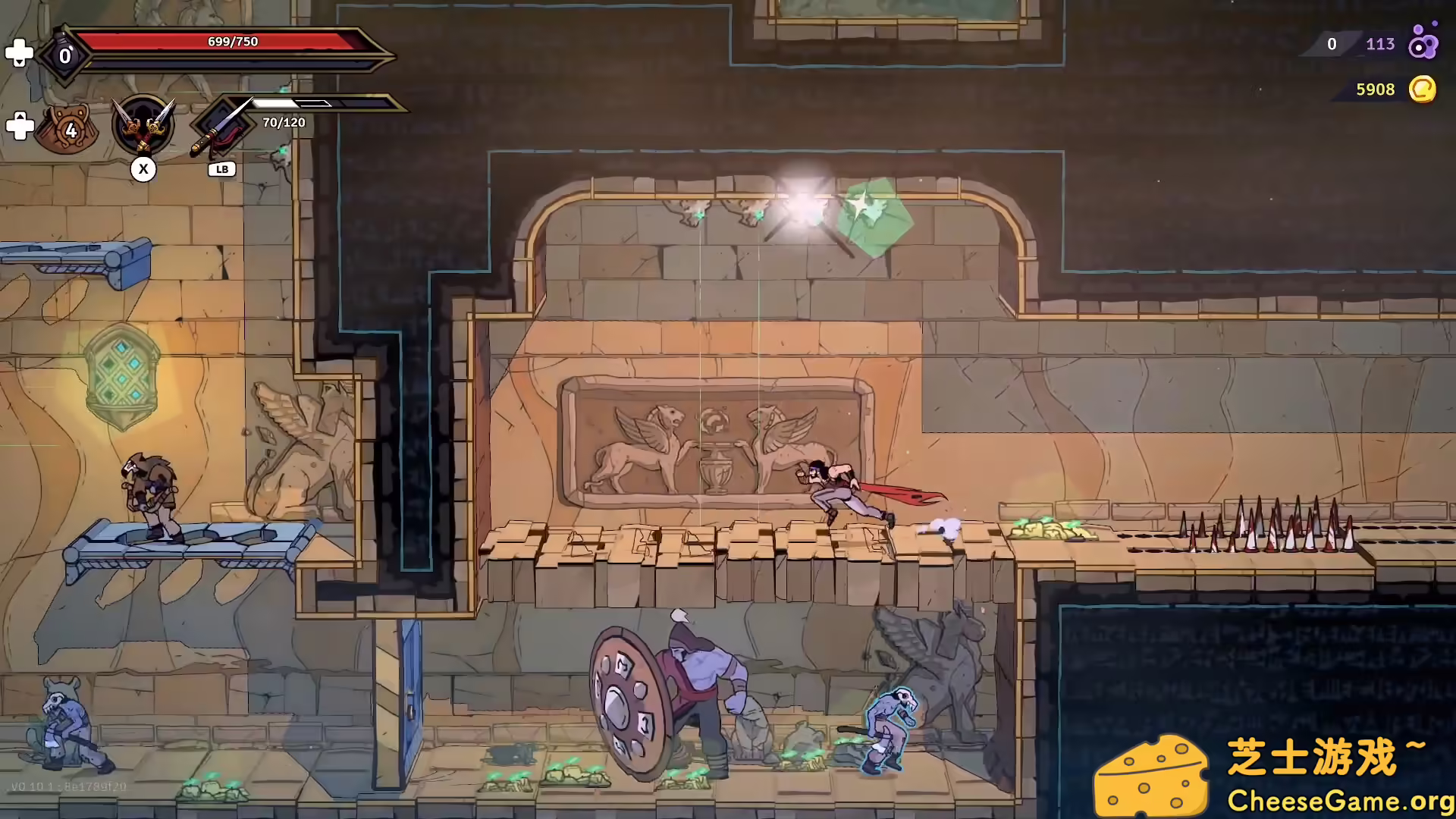Click the dark banner counter showing 0
Image resolution: width=1456 pixels, height=819 pixels.
(1332, 44)
